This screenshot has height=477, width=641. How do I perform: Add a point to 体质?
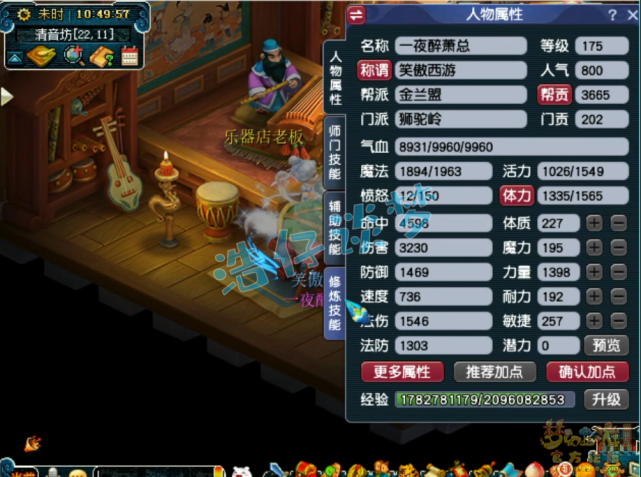pos(594,222)
